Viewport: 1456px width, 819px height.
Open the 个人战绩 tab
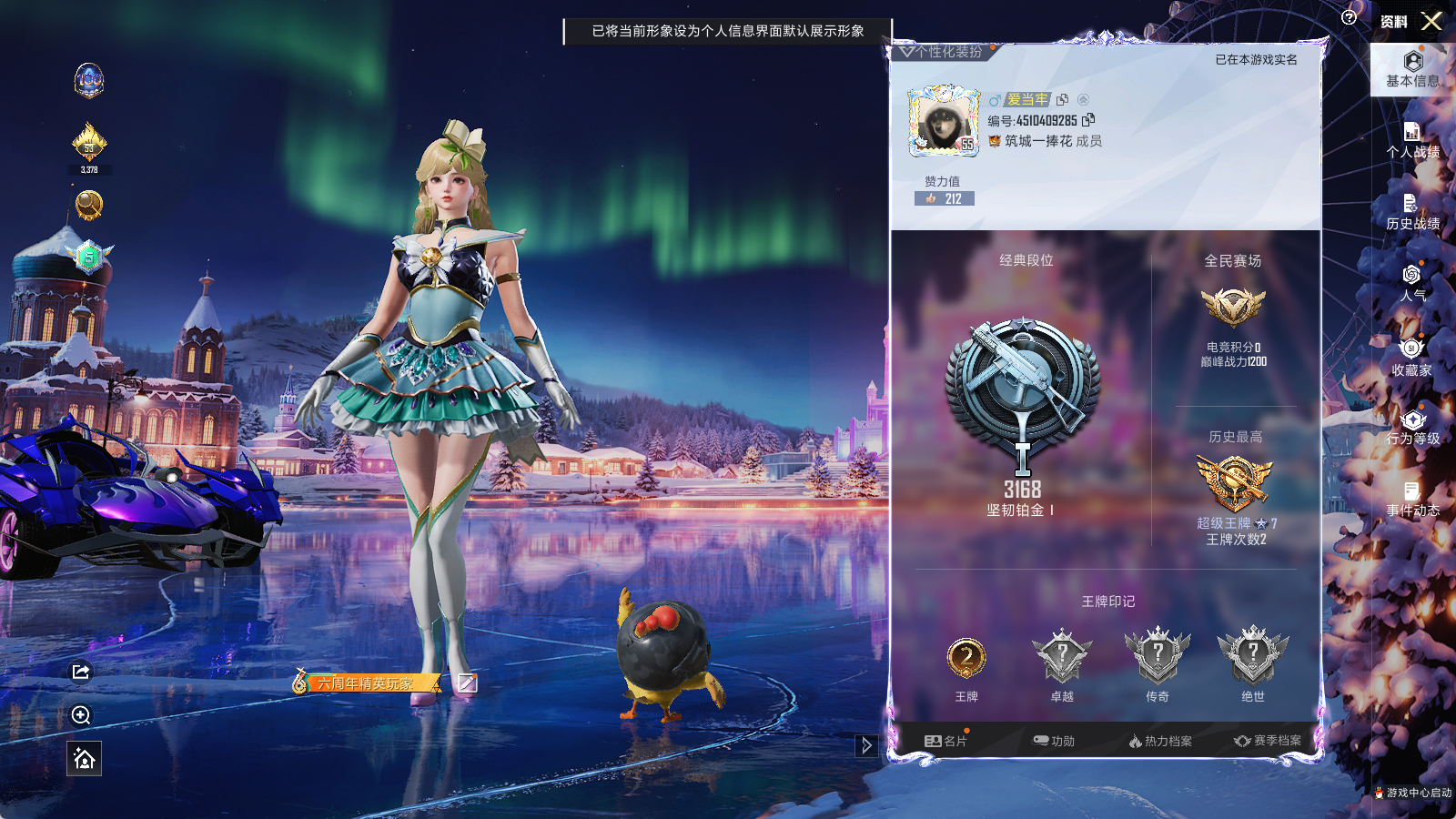(1412, 140)
